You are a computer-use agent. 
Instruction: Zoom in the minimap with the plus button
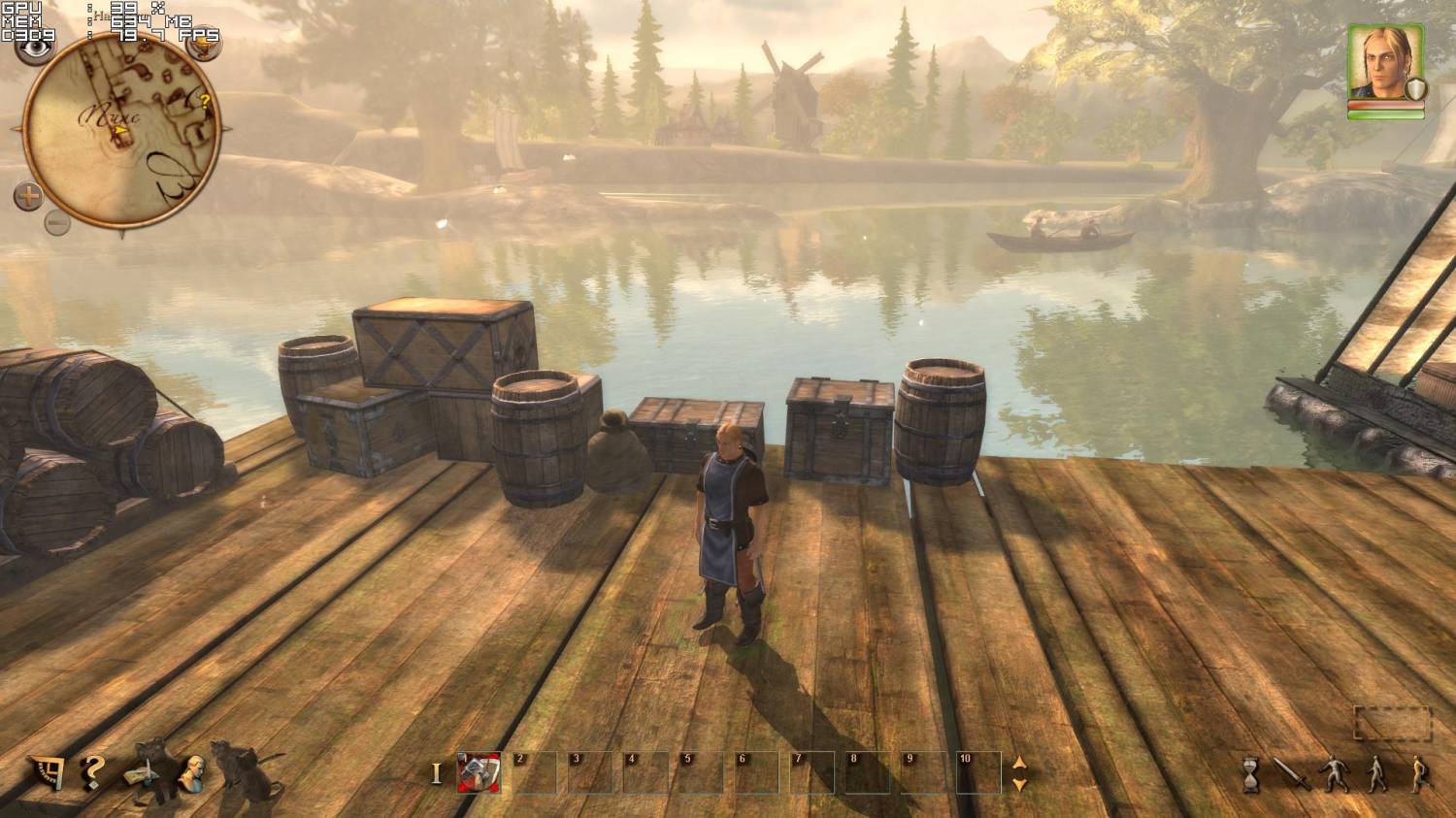coord(28,197)
